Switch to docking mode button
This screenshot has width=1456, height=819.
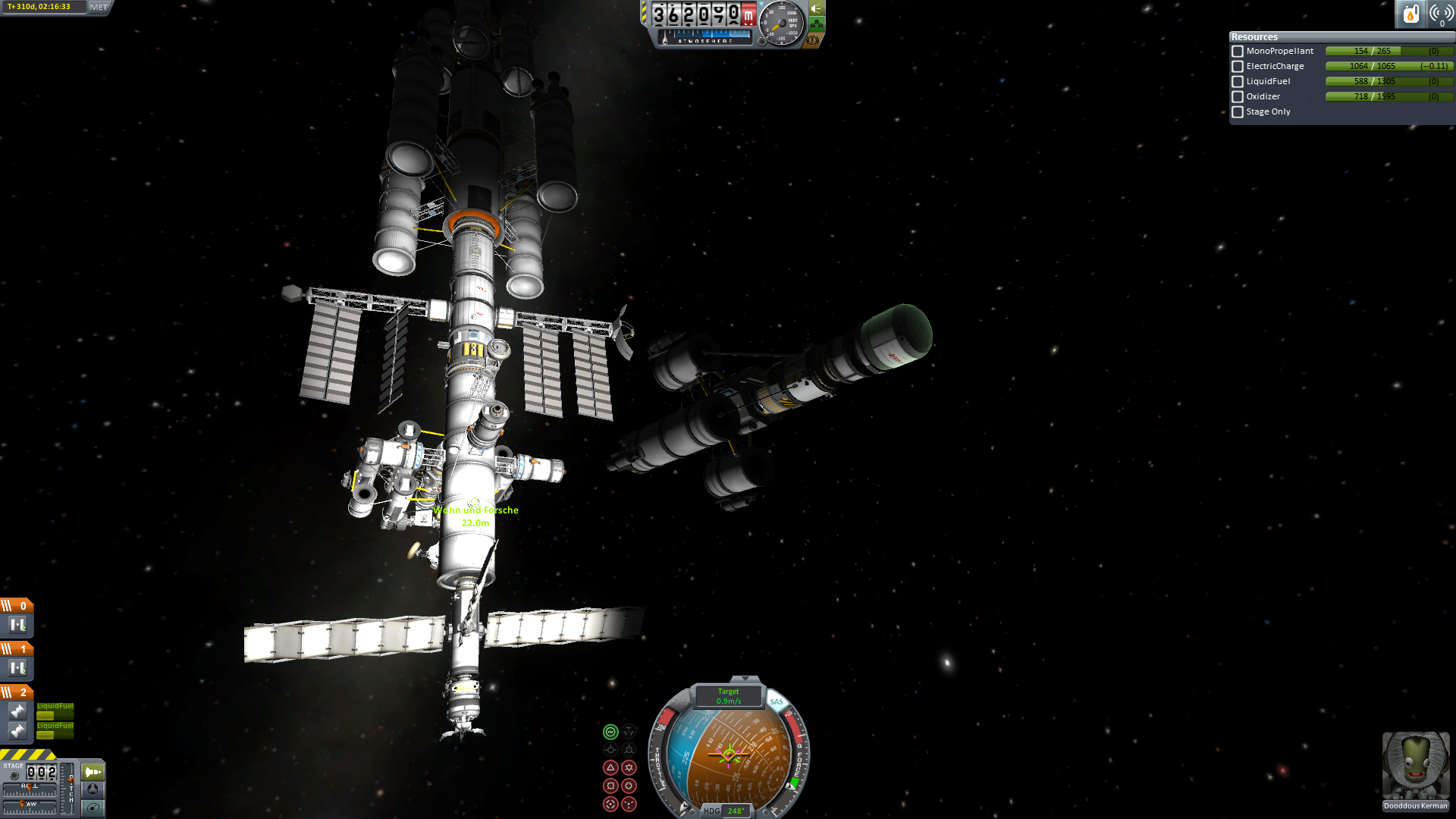(93, 789)
